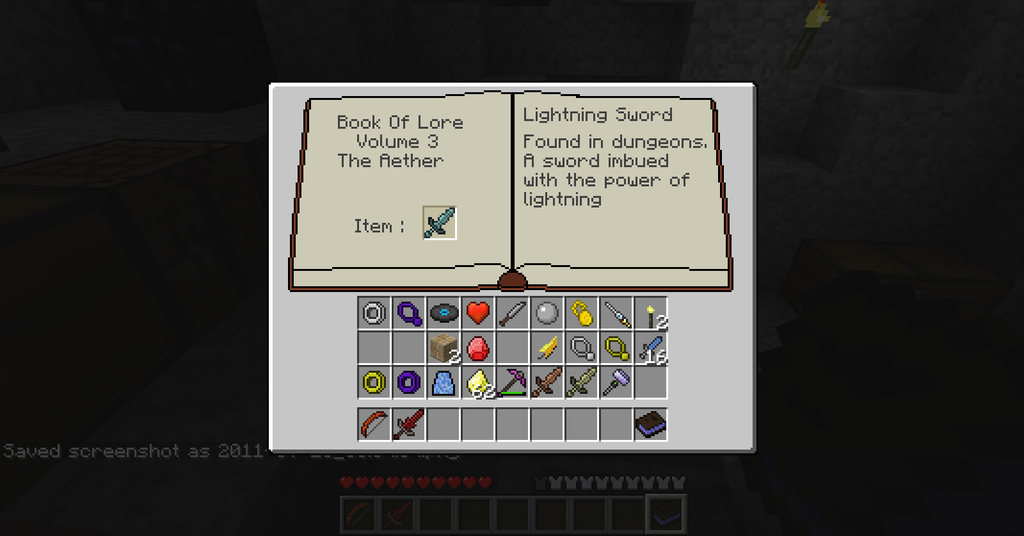This screenshot has height=536, width=1024.
Task: Pick up the wooden planks block stack
Action: pyautogui.click(x=443, y=348)
